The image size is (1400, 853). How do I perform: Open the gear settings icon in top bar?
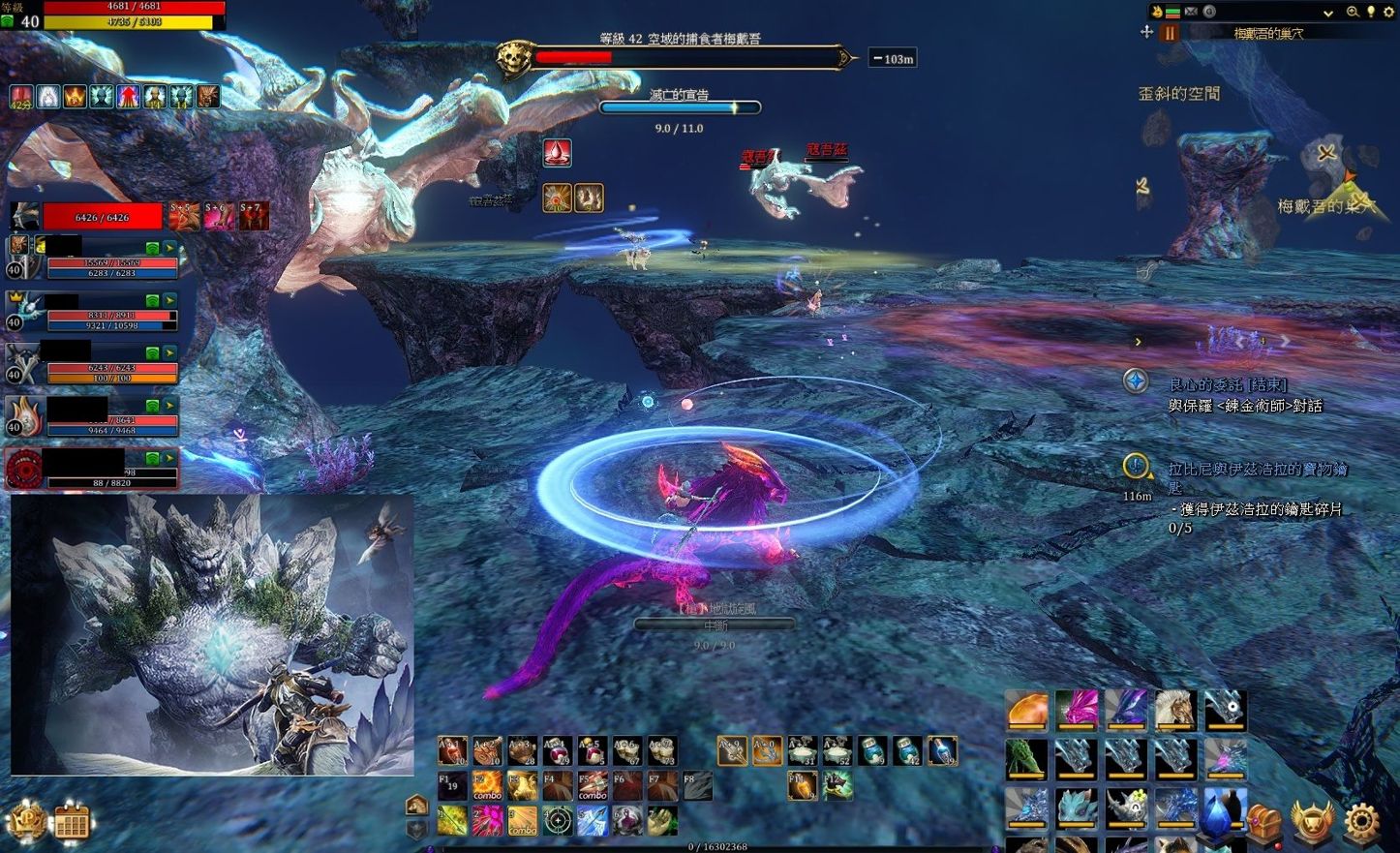(x=1390, y=12)
